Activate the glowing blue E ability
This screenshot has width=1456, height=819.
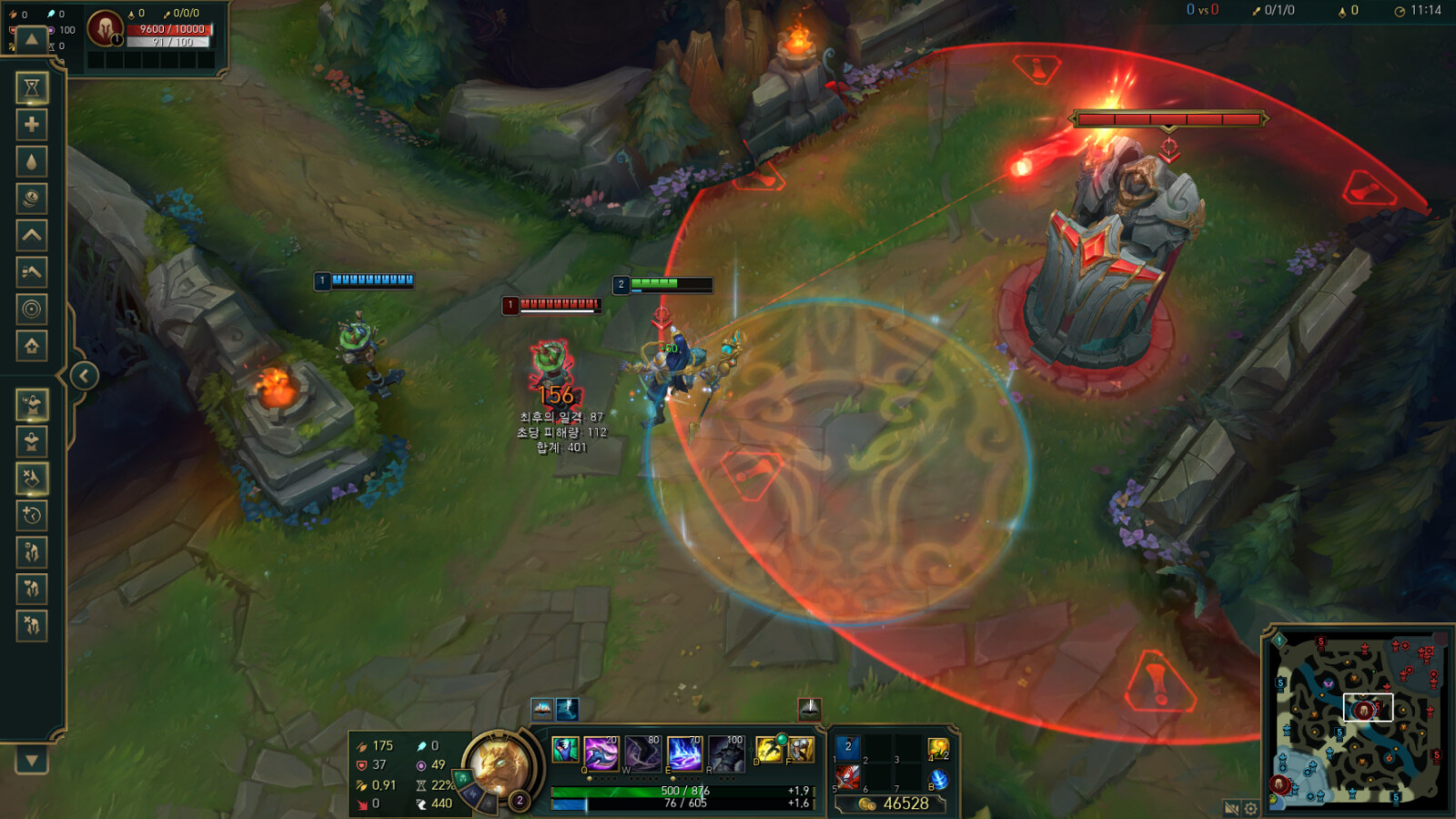pos(684,753)
